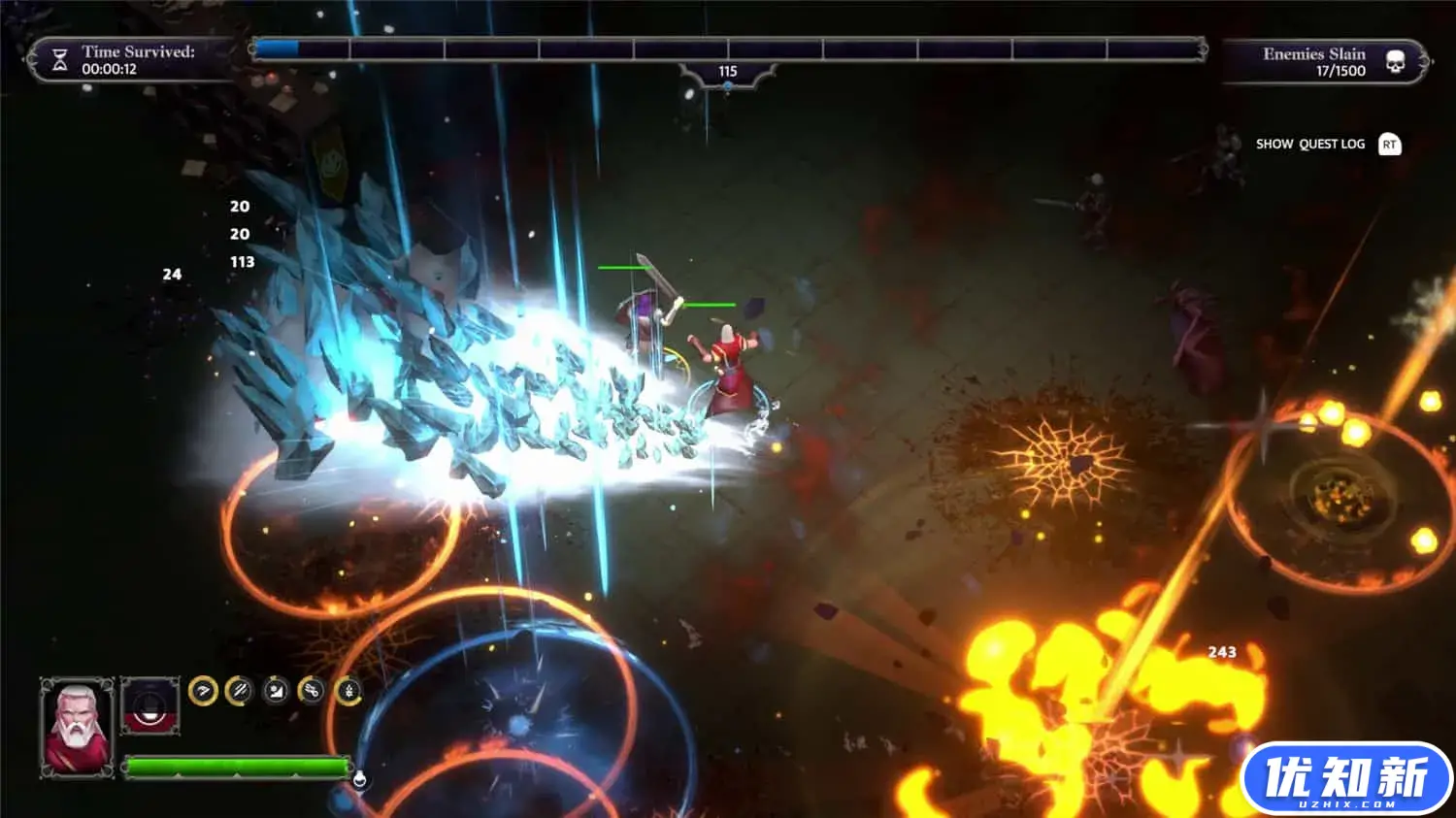This screenshot has width=1456, height=818.
Task: Open the uzhix.com watermark logo
Action: coord(1346,778)
